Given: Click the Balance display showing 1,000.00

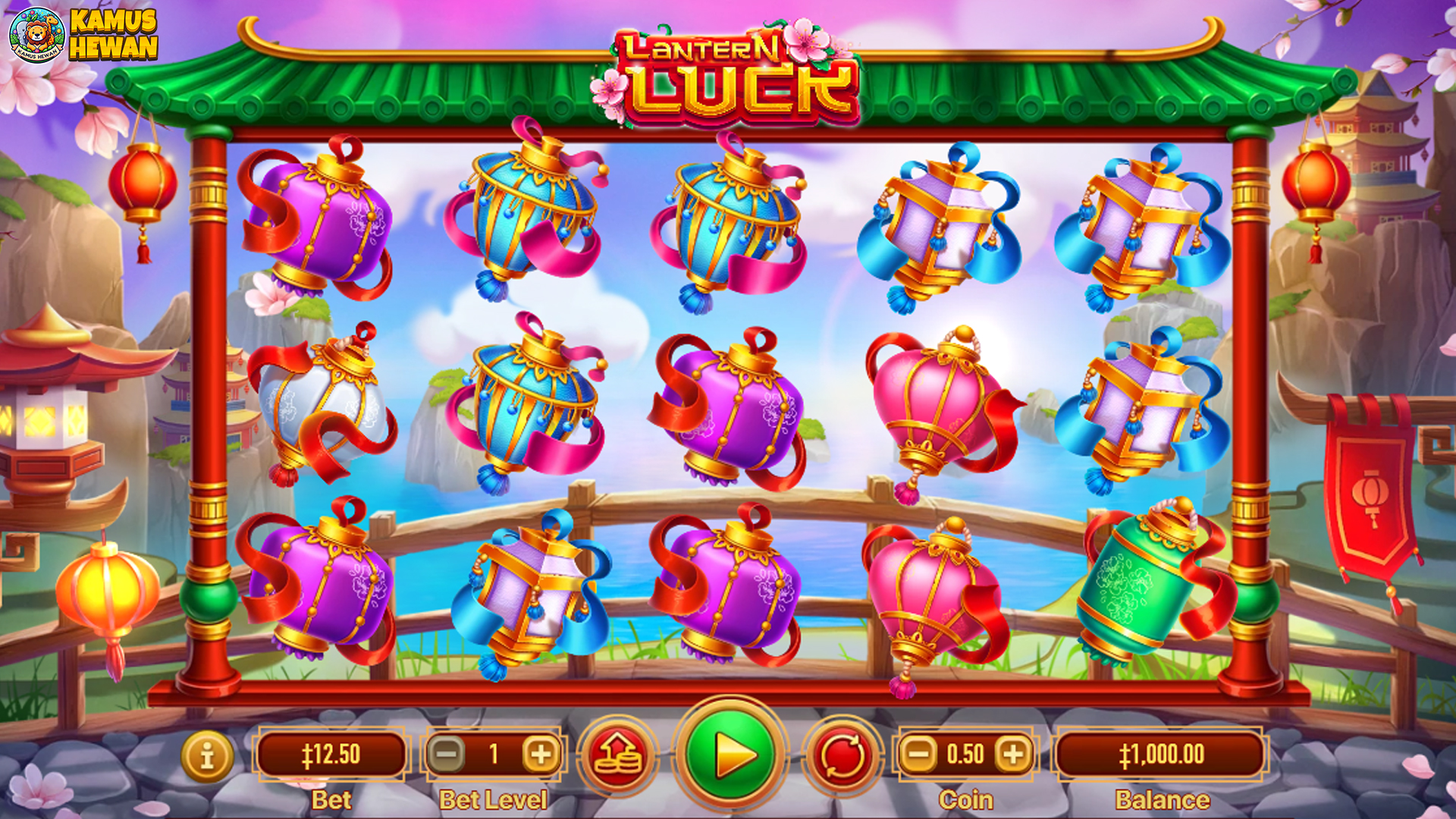Looking at the screenshot, I should click(1160, 754).
